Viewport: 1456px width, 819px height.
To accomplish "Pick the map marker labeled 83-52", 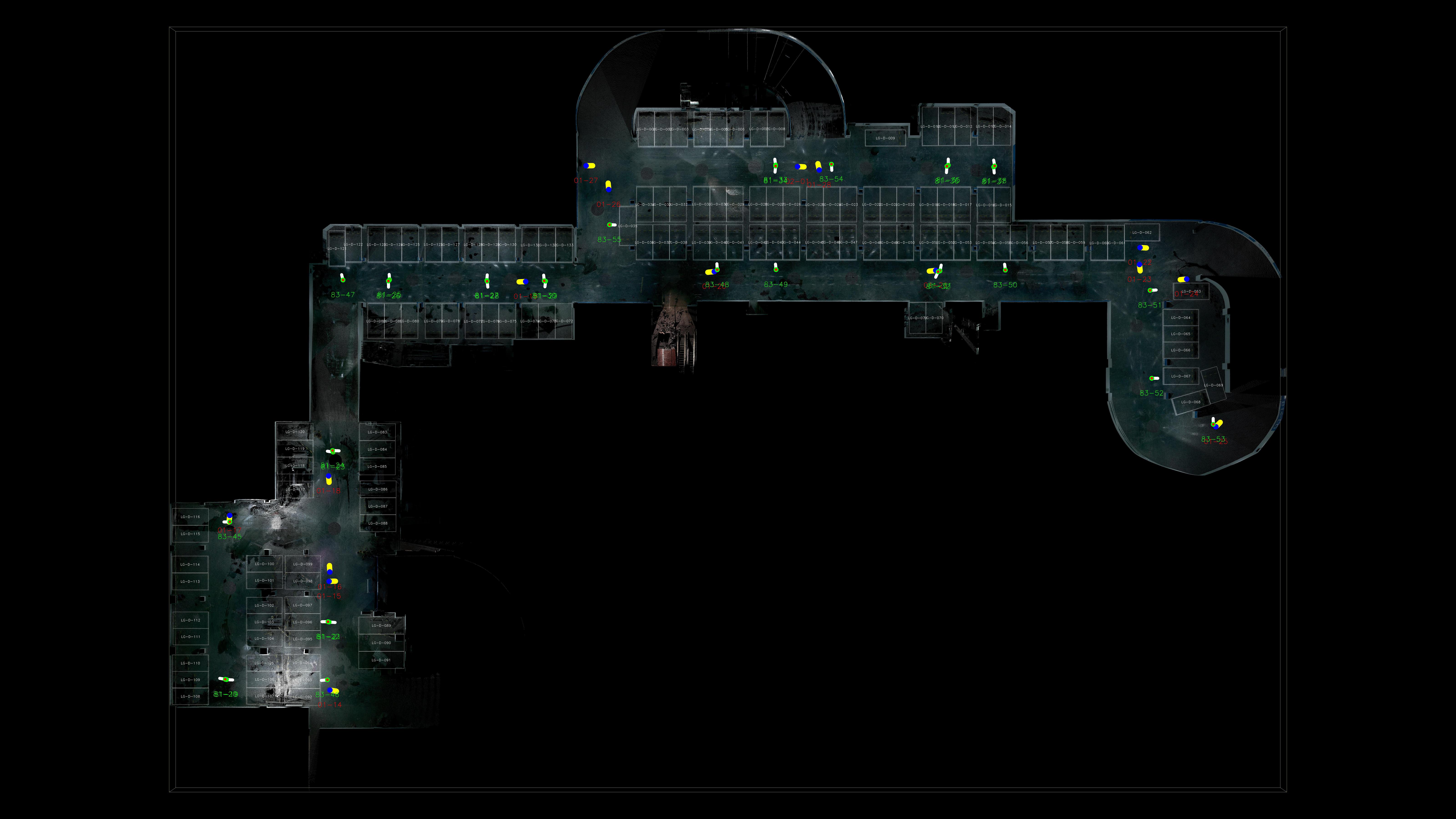I will 1152,378.
